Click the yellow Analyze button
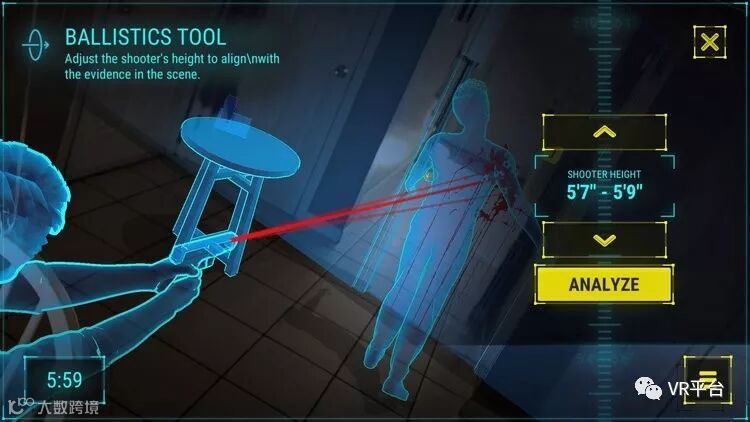This screenshot has height=422, width=750. click(603, 283)
